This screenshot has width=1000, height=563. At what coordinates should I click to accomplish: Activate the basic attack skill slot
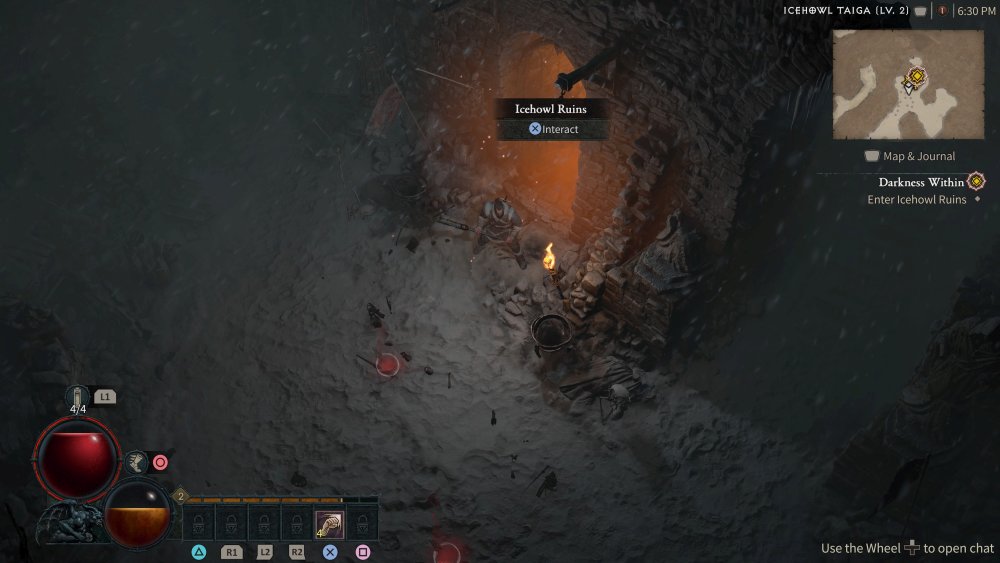pos(330,524)
